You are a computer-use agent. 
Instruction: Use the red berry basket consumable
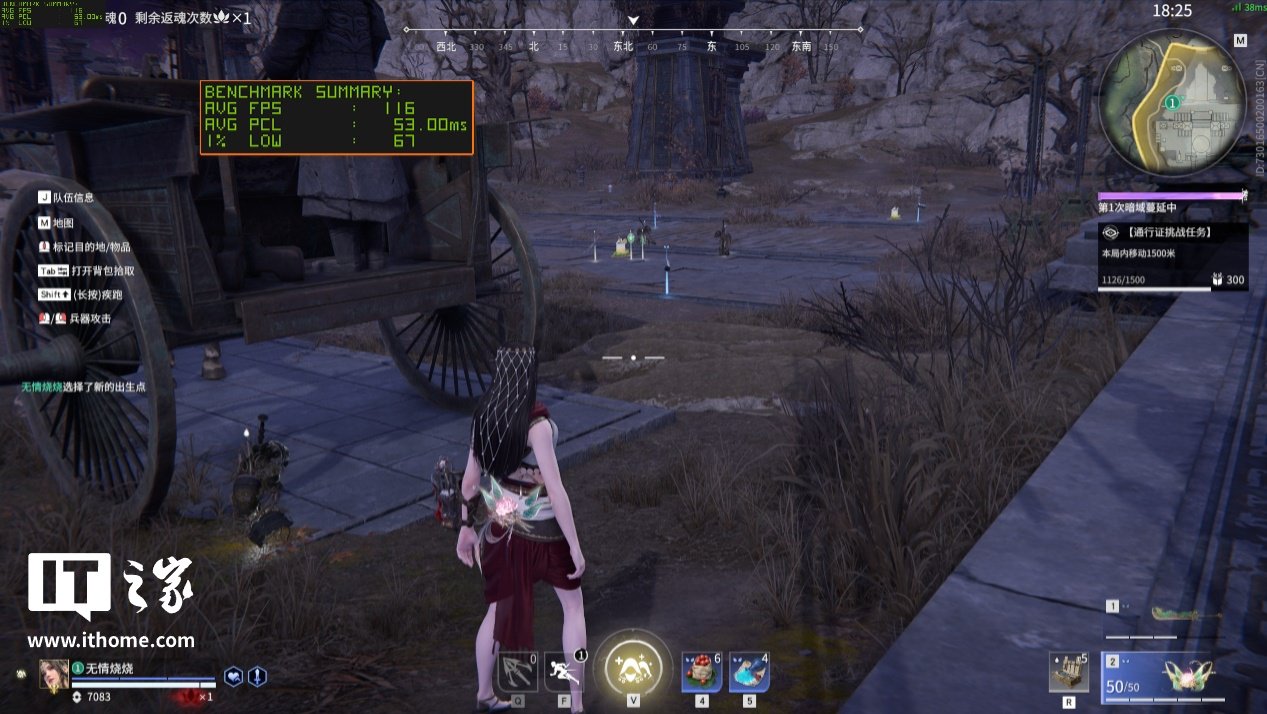702,672
